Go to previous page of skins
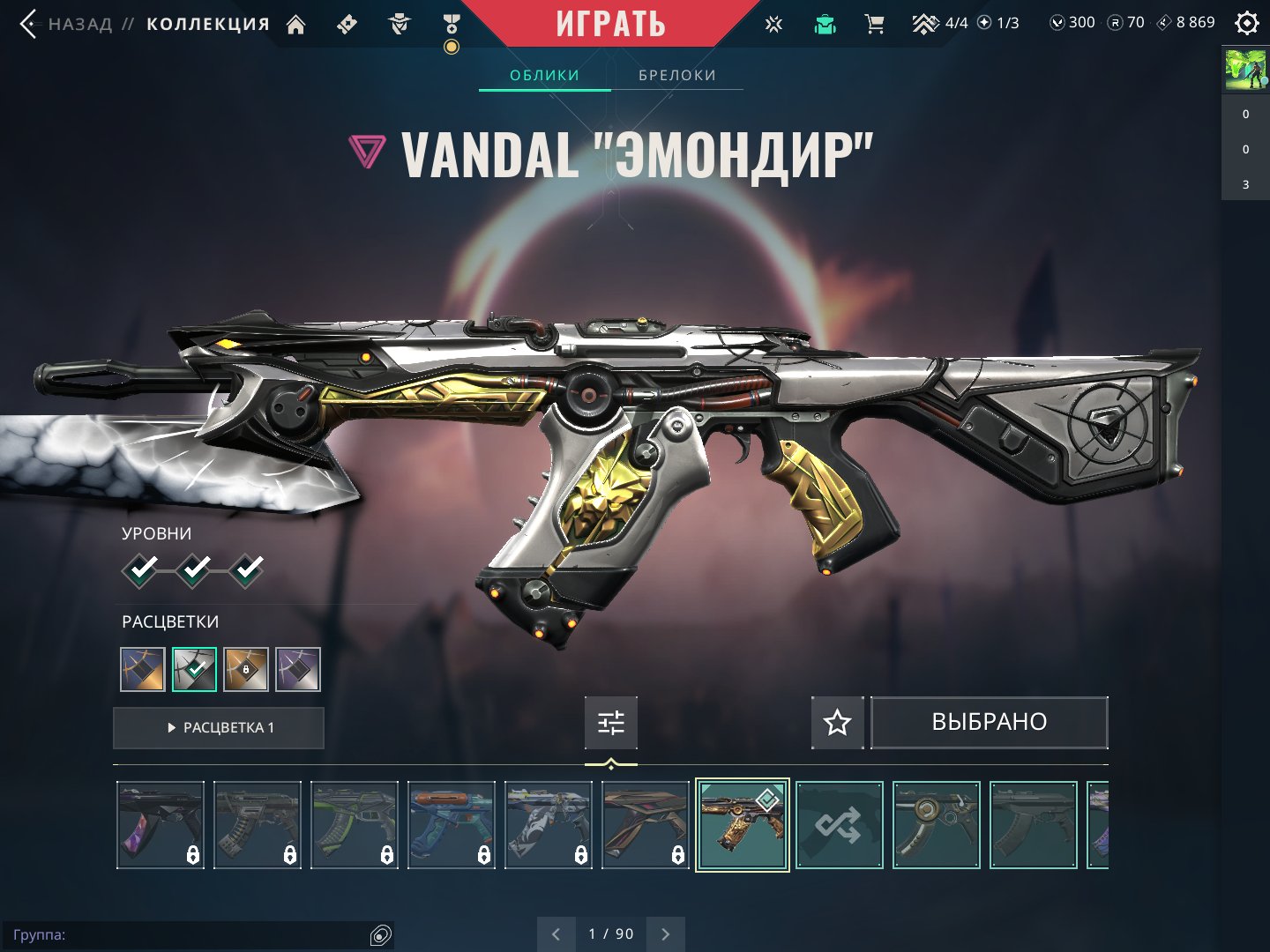 556,933
